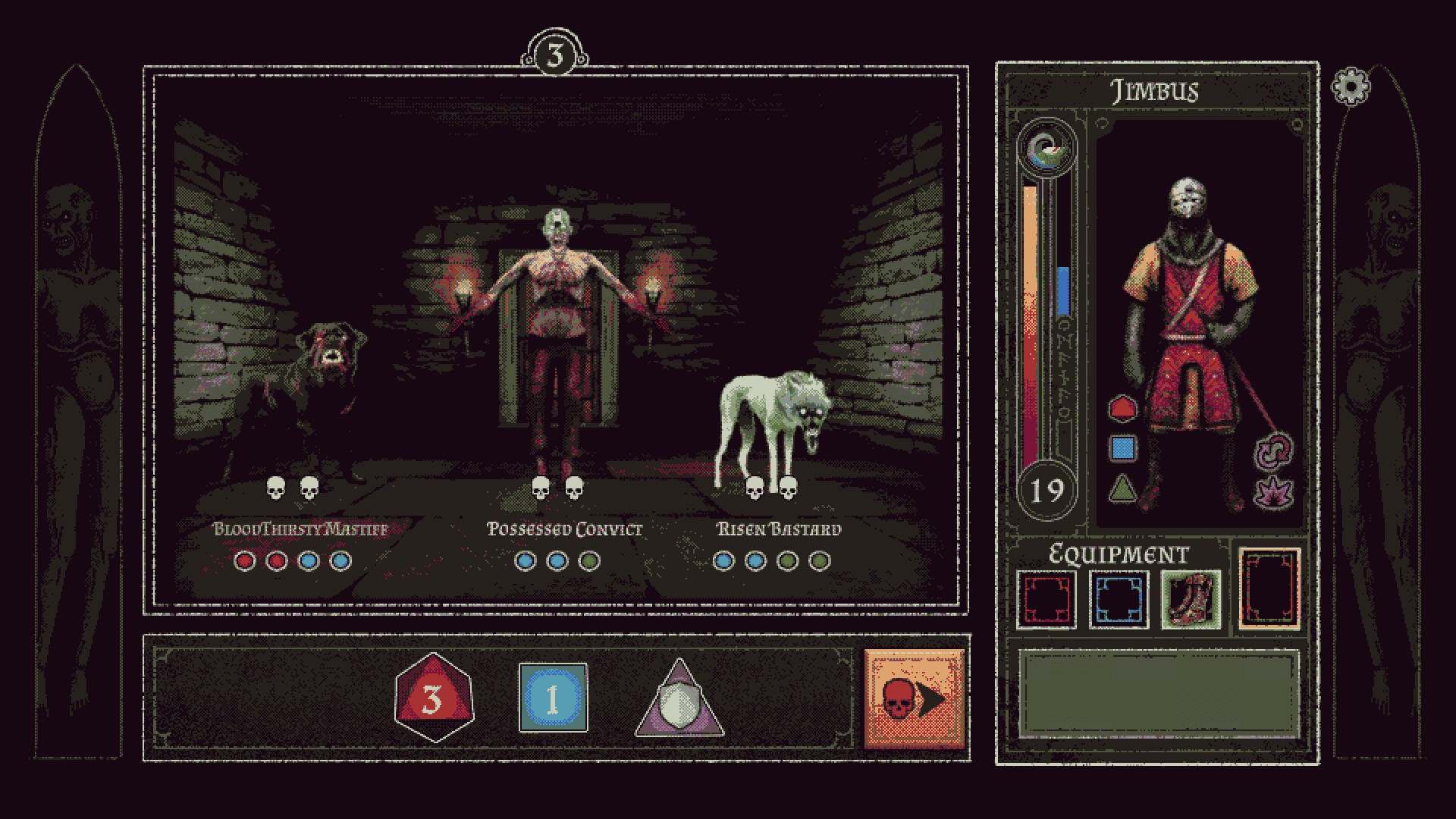Click the green triangle stat icon
The width and height of the screenshot is (1456, 819).
[1122, 488]
